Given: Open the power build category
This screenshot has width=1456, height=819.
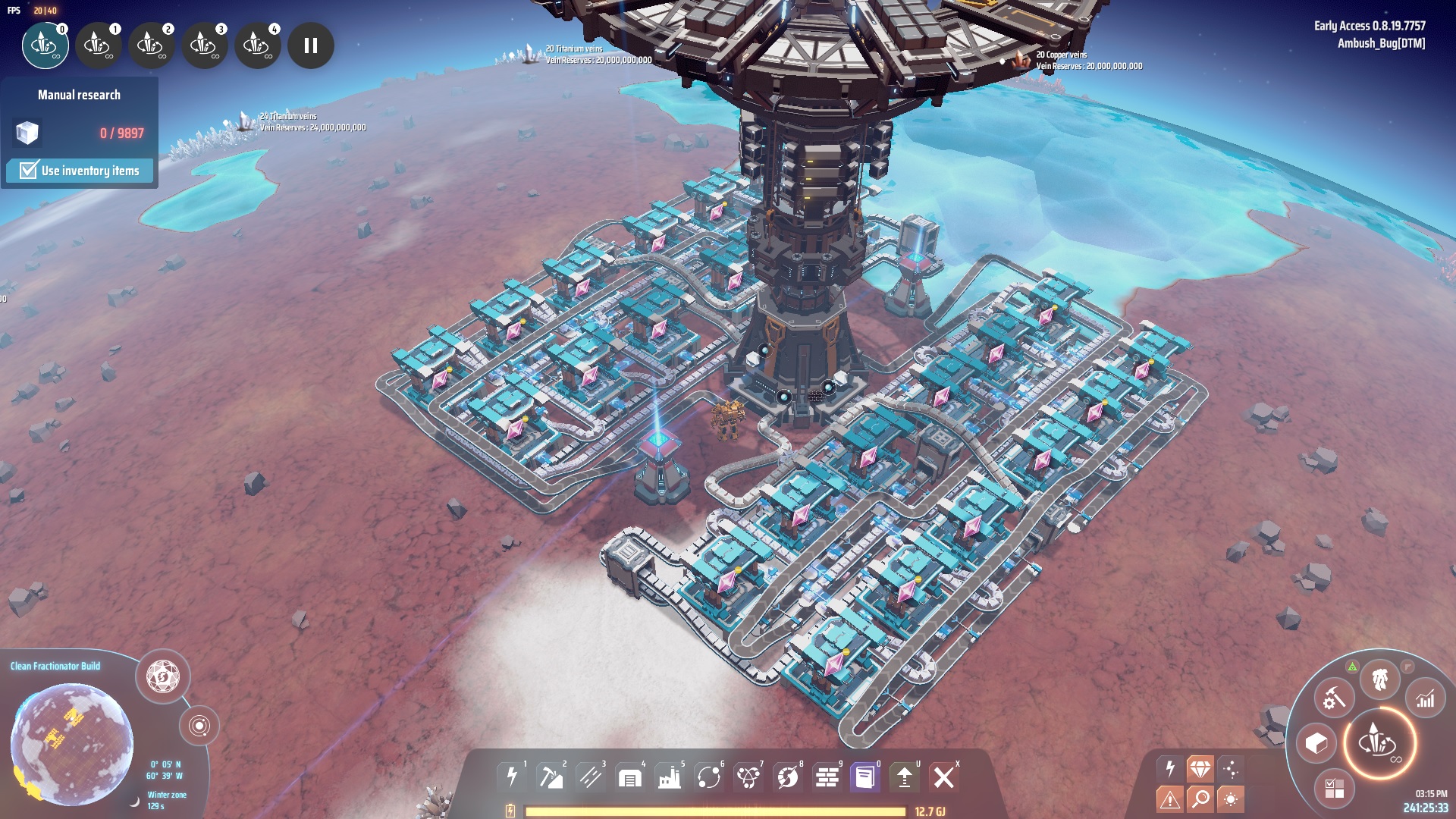Looking at the screenshot, I should [x=512, y=777].
